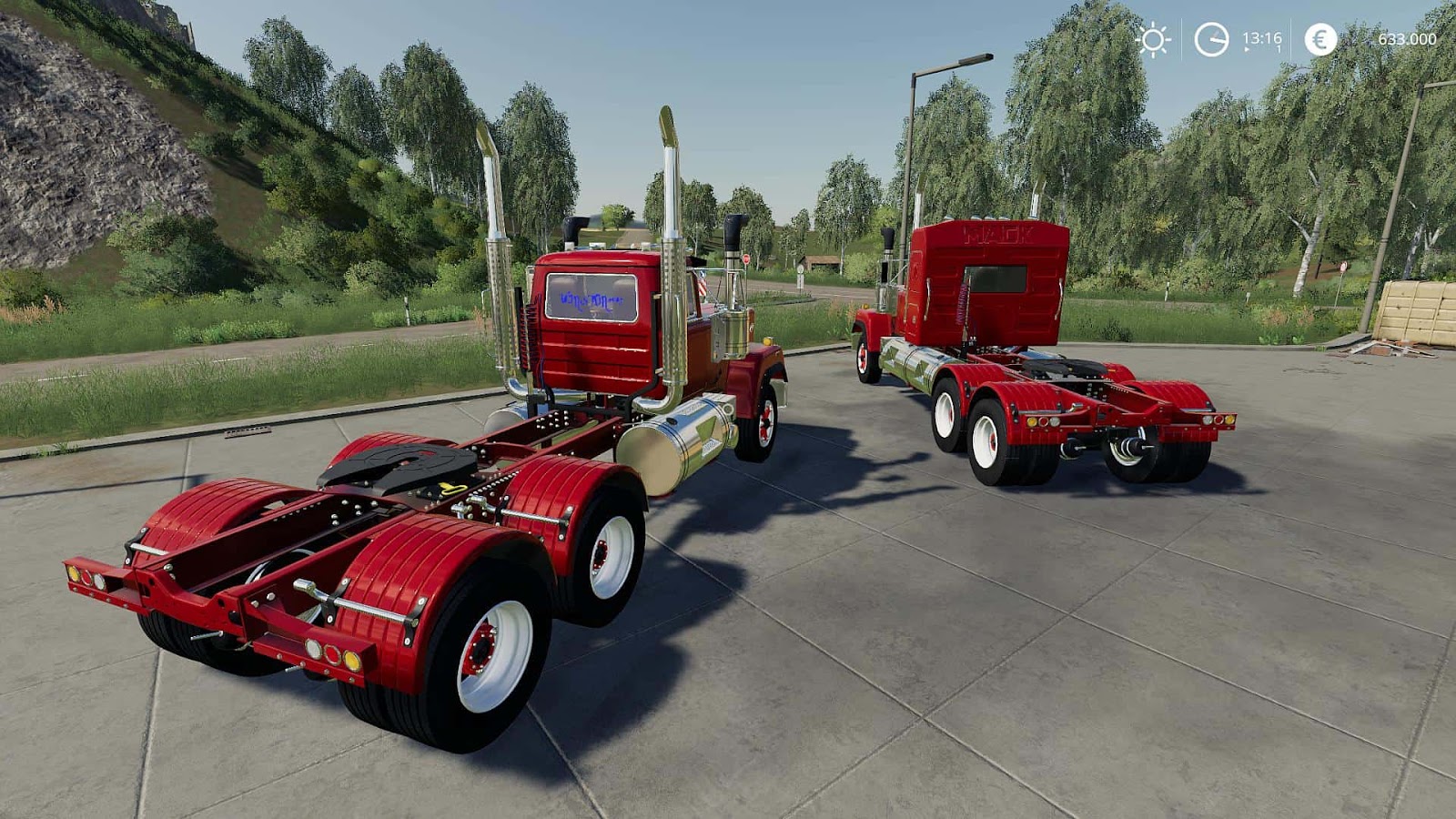Click the time-scale play arrow under 13:16
This screenshot has height=819, width=1456.
1246,50
